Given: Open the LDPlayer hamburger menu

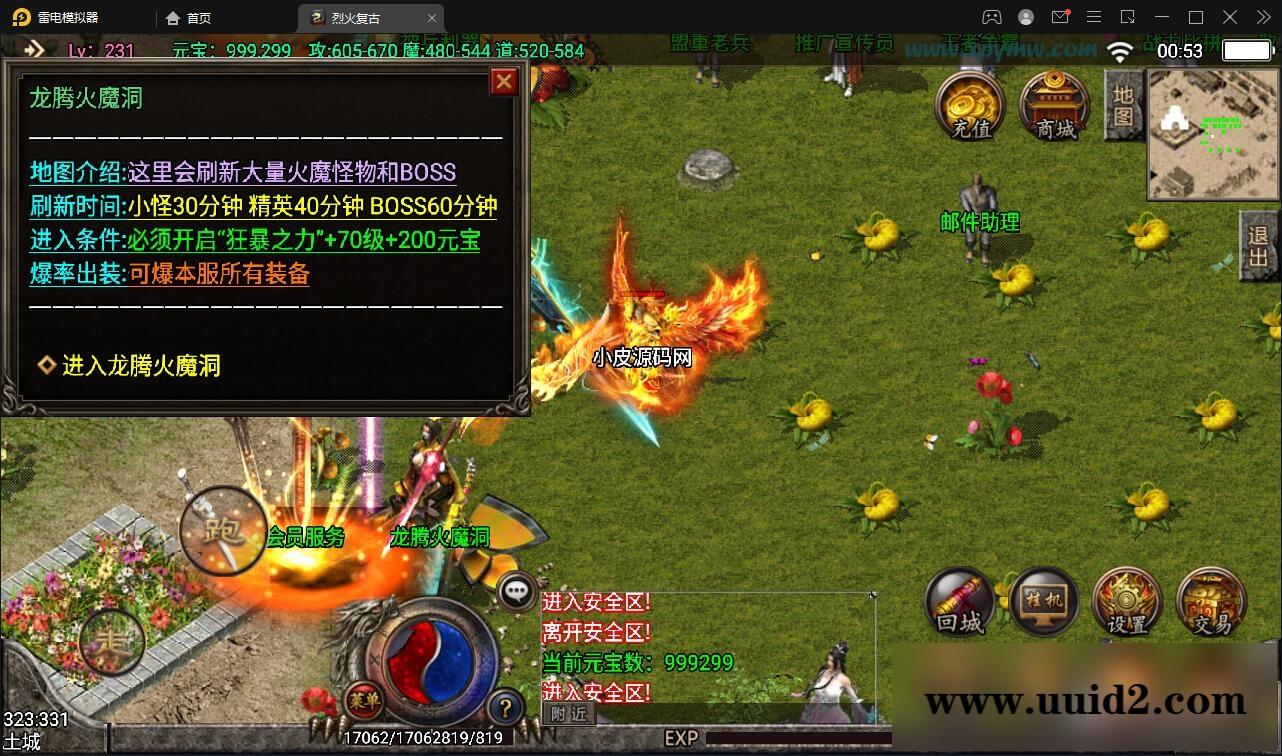Looking at the screenshot, I should point(1094,17).
